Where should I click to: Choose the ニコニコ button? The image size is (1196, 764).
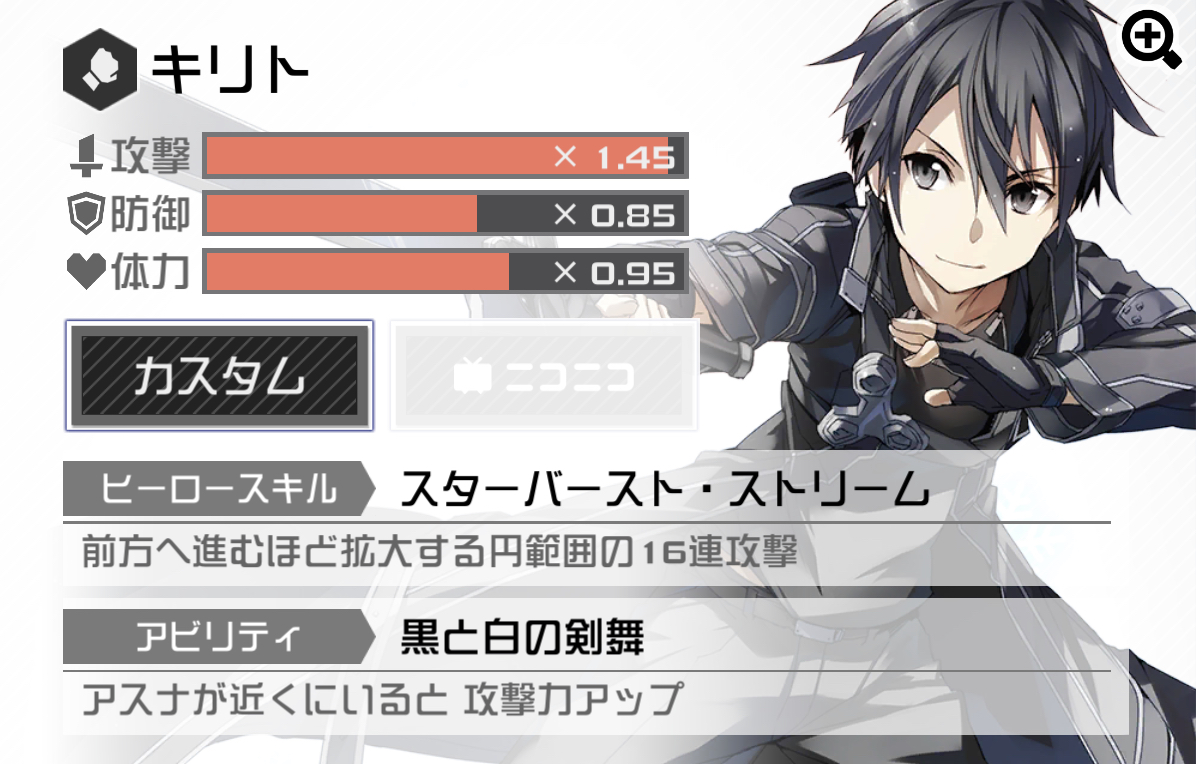[x=544, y=376]
